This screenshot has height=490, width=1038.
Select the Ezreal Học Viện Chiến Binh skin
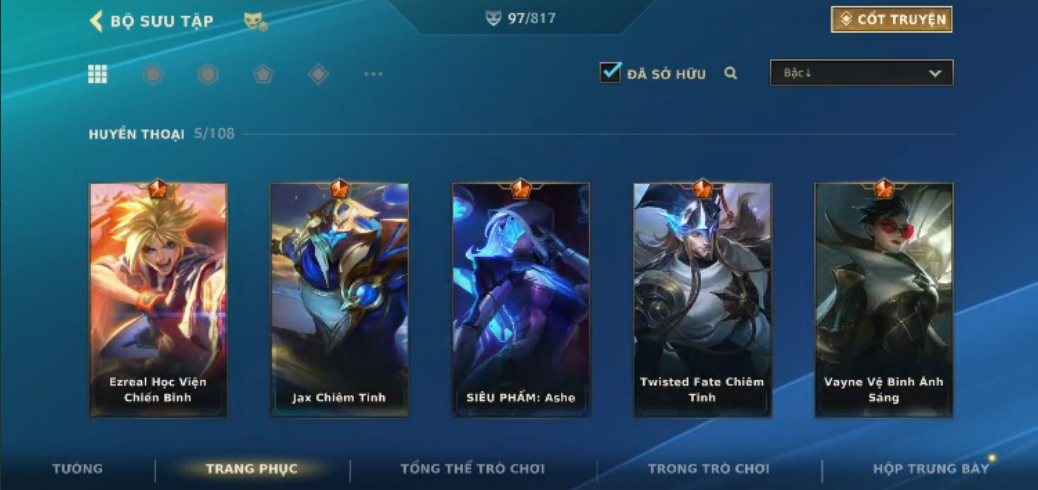coord(158,300)
